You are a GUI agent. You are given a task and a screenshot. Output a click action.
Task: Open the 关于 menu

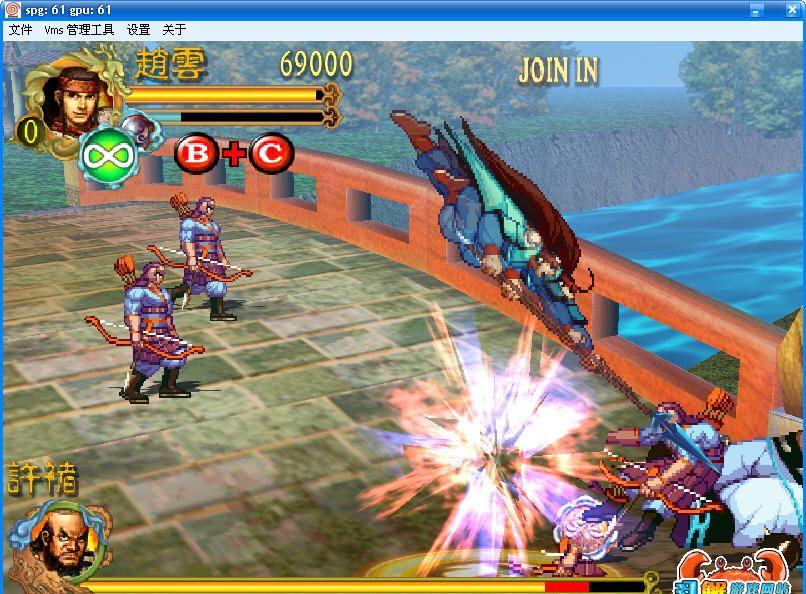click(174, 30)
